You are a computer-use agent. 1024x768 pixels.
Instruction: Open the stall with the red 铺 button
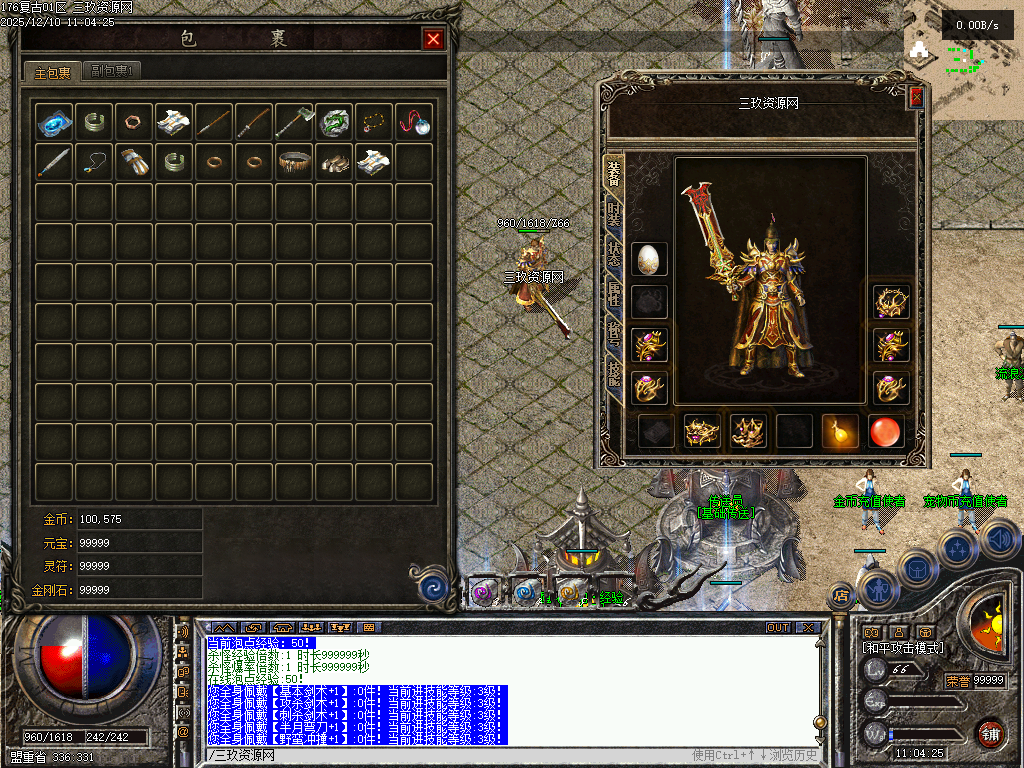(x=990, y=733)
